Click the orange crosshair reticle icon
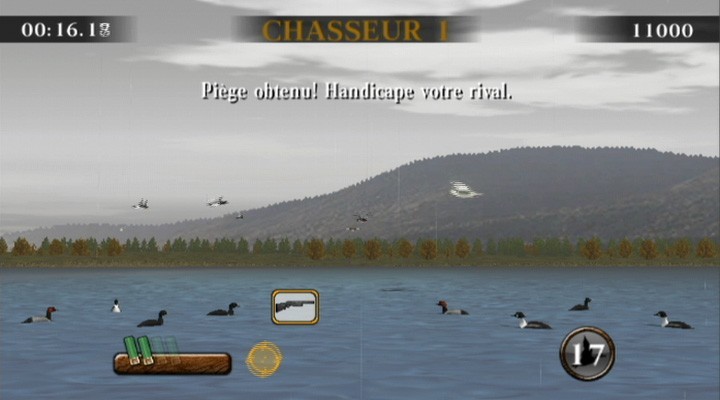Screen dimensions: 720x400 point(264,359)
